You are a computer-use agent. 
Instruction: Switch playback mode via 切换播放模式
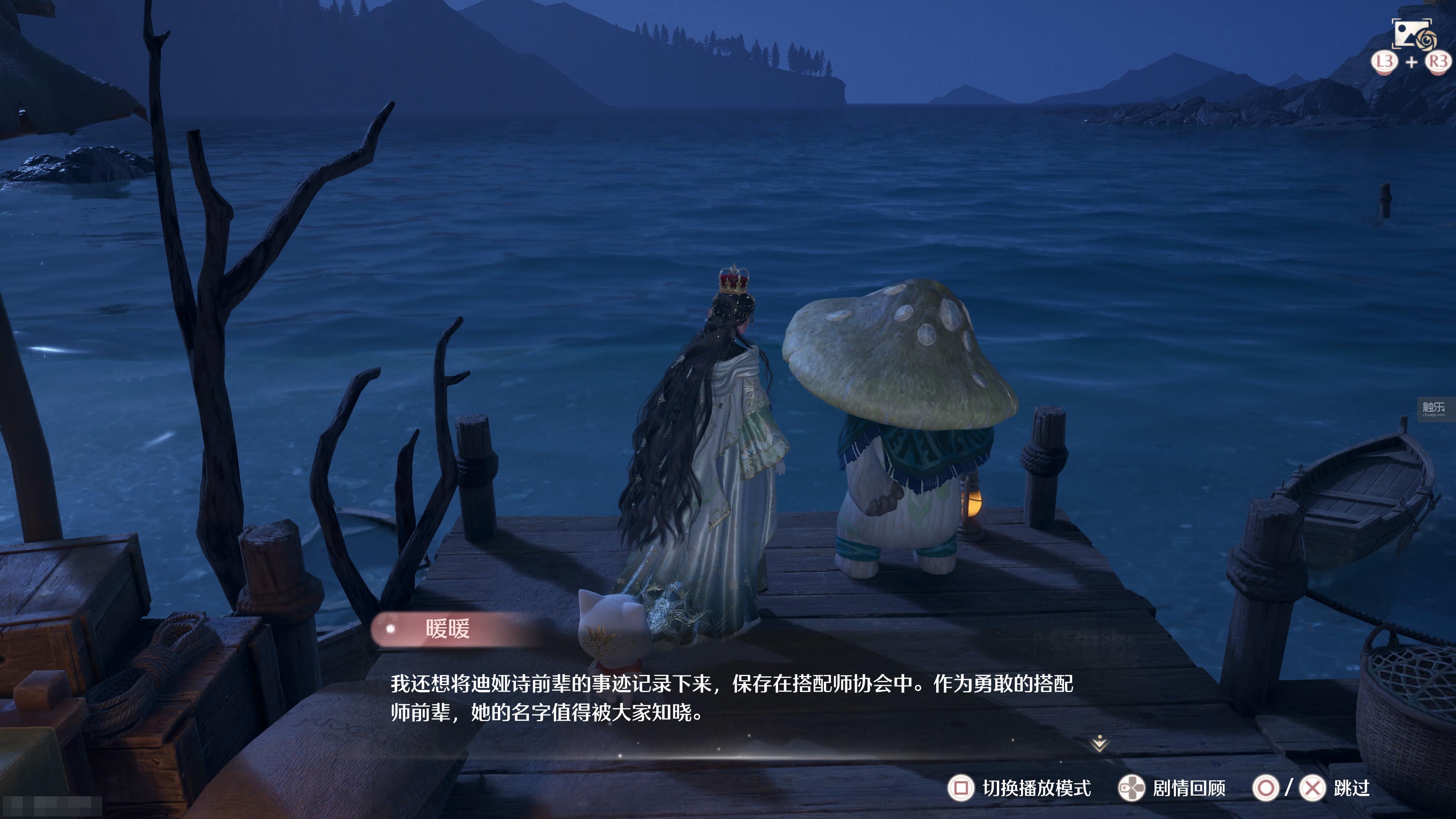[x=1020, y=788]
